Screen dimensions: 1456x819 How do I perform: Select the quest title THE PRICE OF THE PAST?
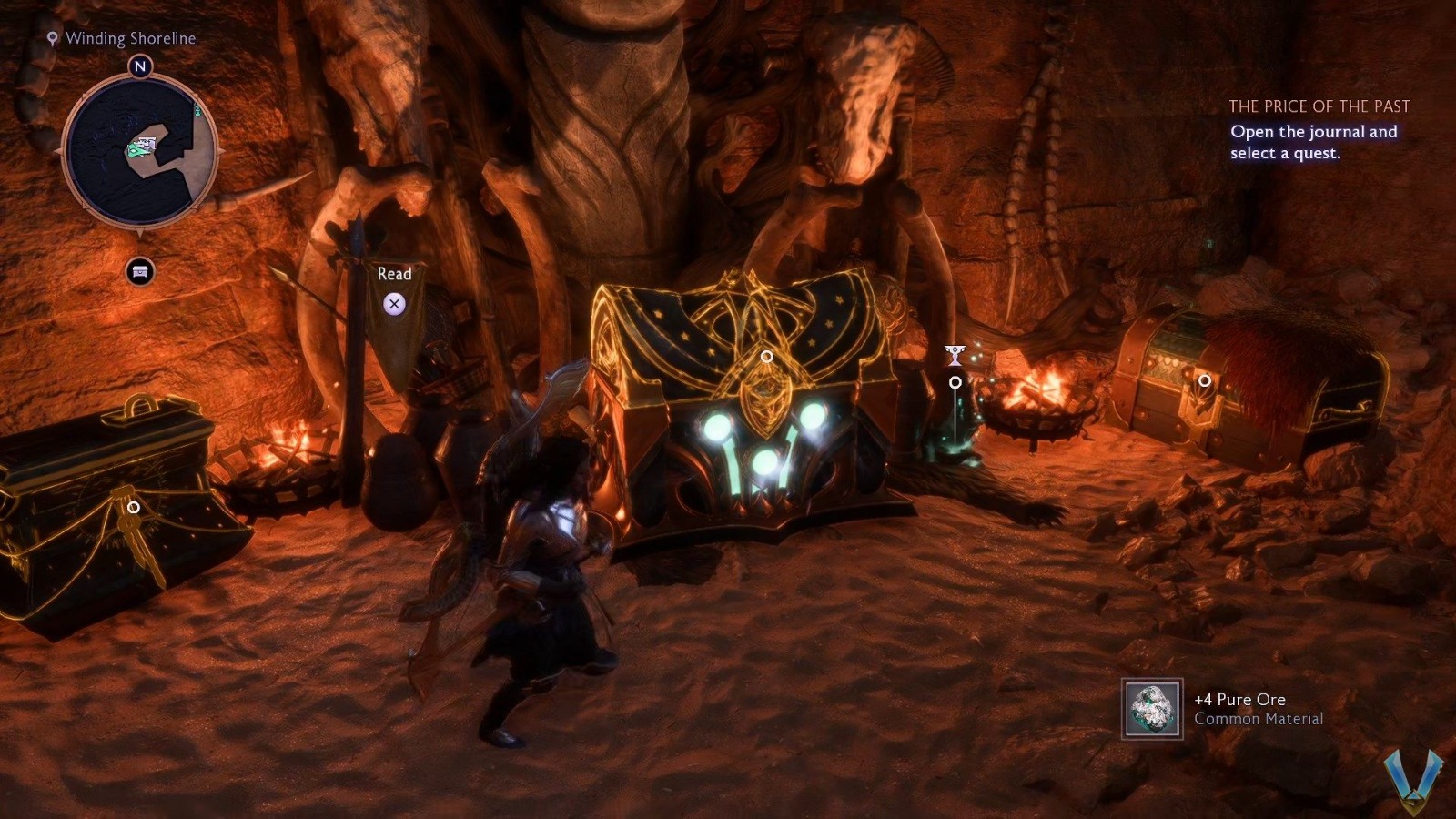coord(1319,106)
